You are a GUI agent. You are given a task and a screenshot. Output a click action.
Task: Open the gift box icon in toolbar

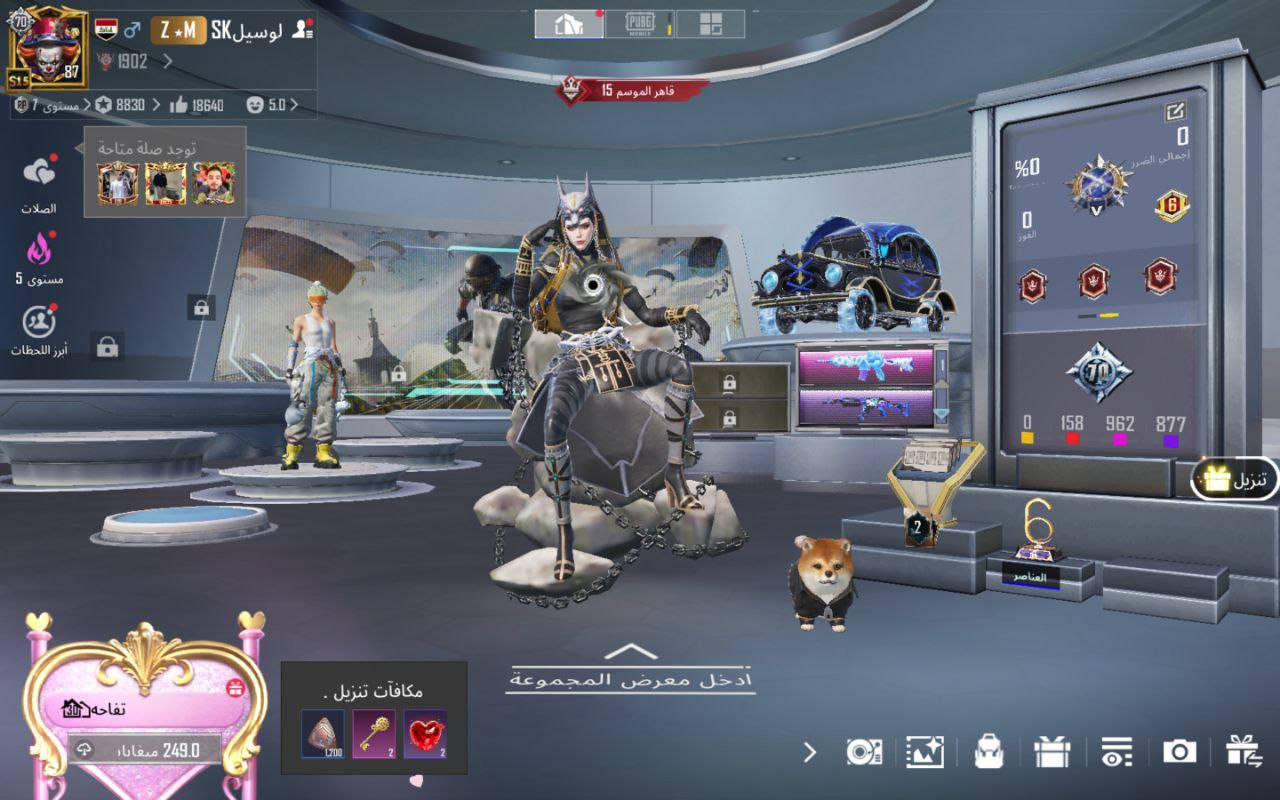tap(1052, 752)
